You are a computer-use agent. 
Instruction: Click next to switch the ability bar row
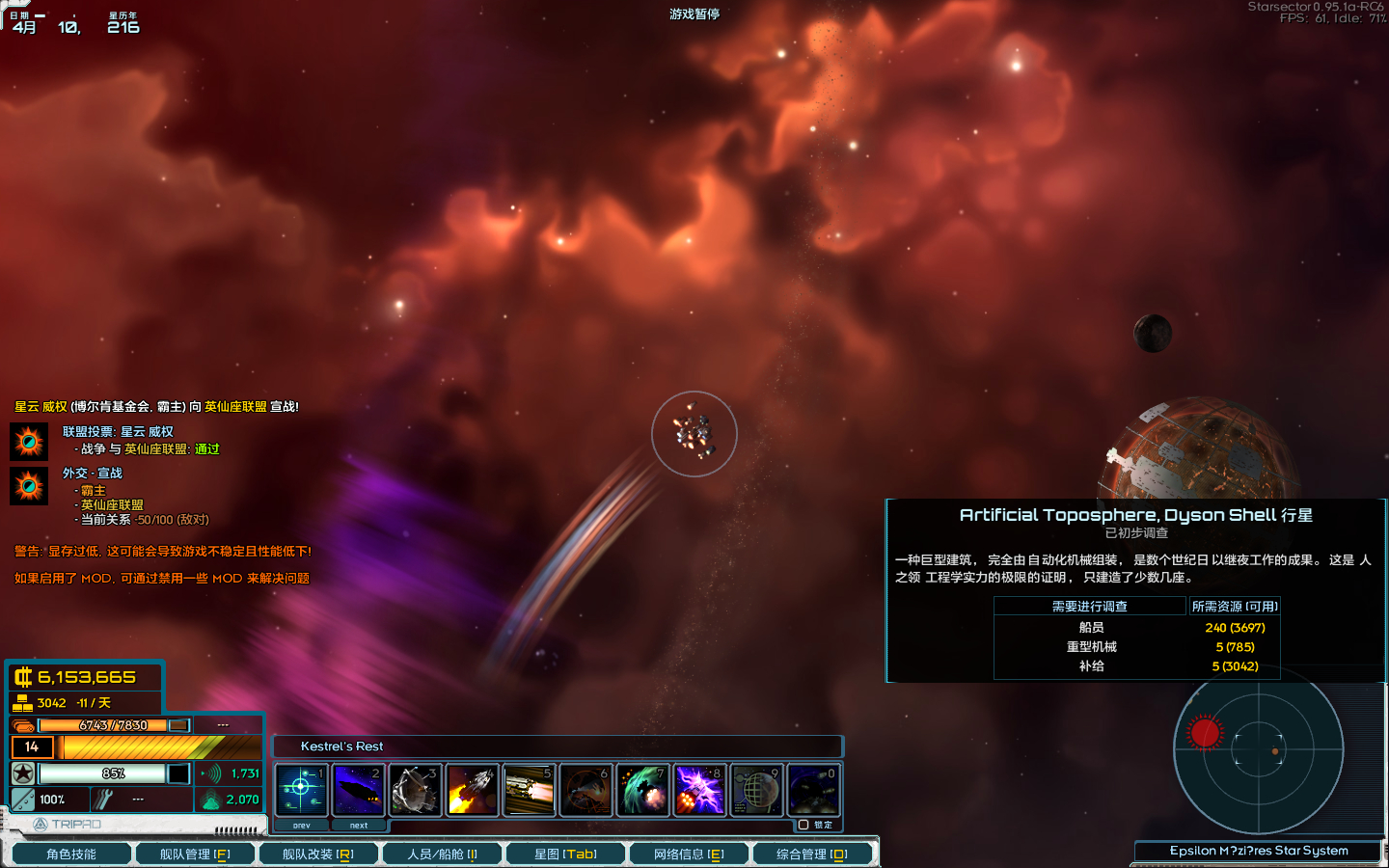pyautogui.click(x=359, y=826)
